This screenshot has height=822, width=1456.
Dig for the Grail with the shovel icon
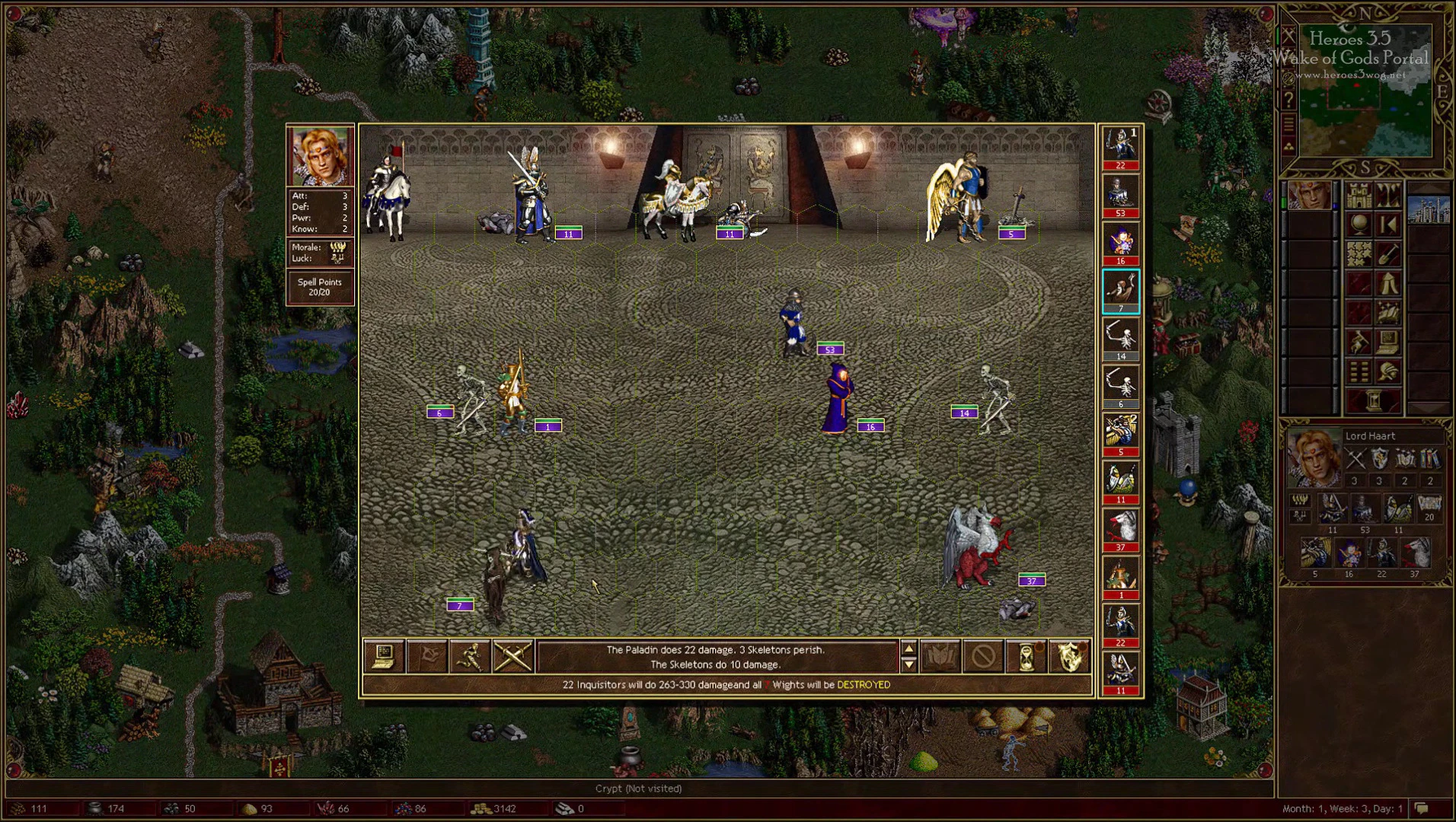[x=1388, y=254]
